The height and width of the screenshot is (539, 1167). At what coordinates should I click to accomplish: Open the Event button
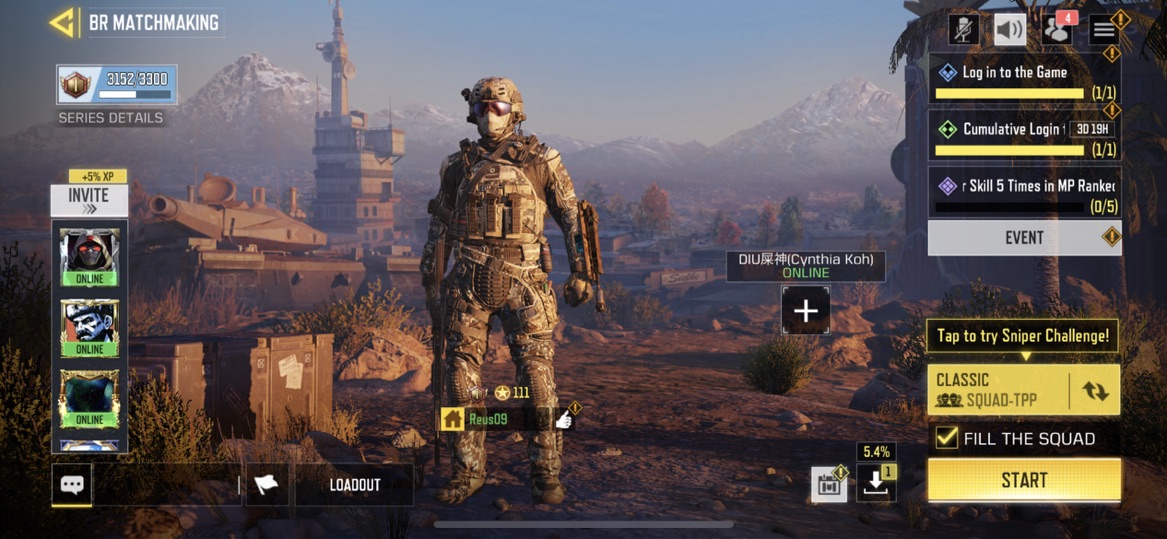[x=1024, y=238]
